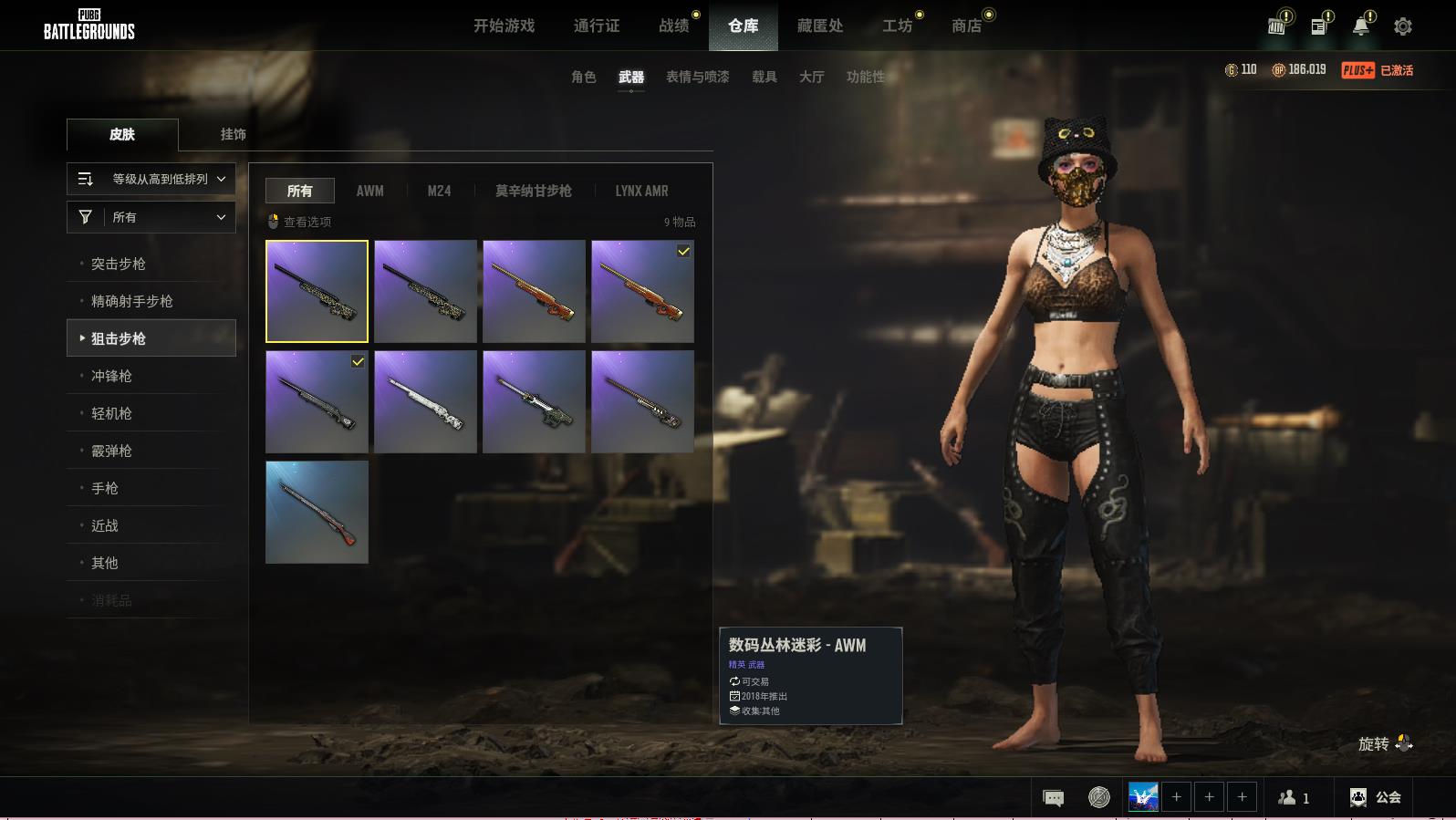Viewport: 1456px width, 820px height.
Task: Choose the 突击步枪 weapon category
Action: tap(119, 264)
